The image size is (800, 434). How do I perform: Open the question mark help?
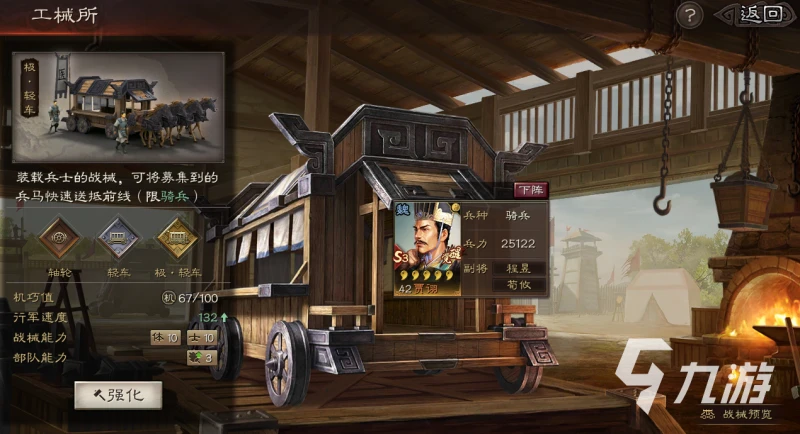689,15
